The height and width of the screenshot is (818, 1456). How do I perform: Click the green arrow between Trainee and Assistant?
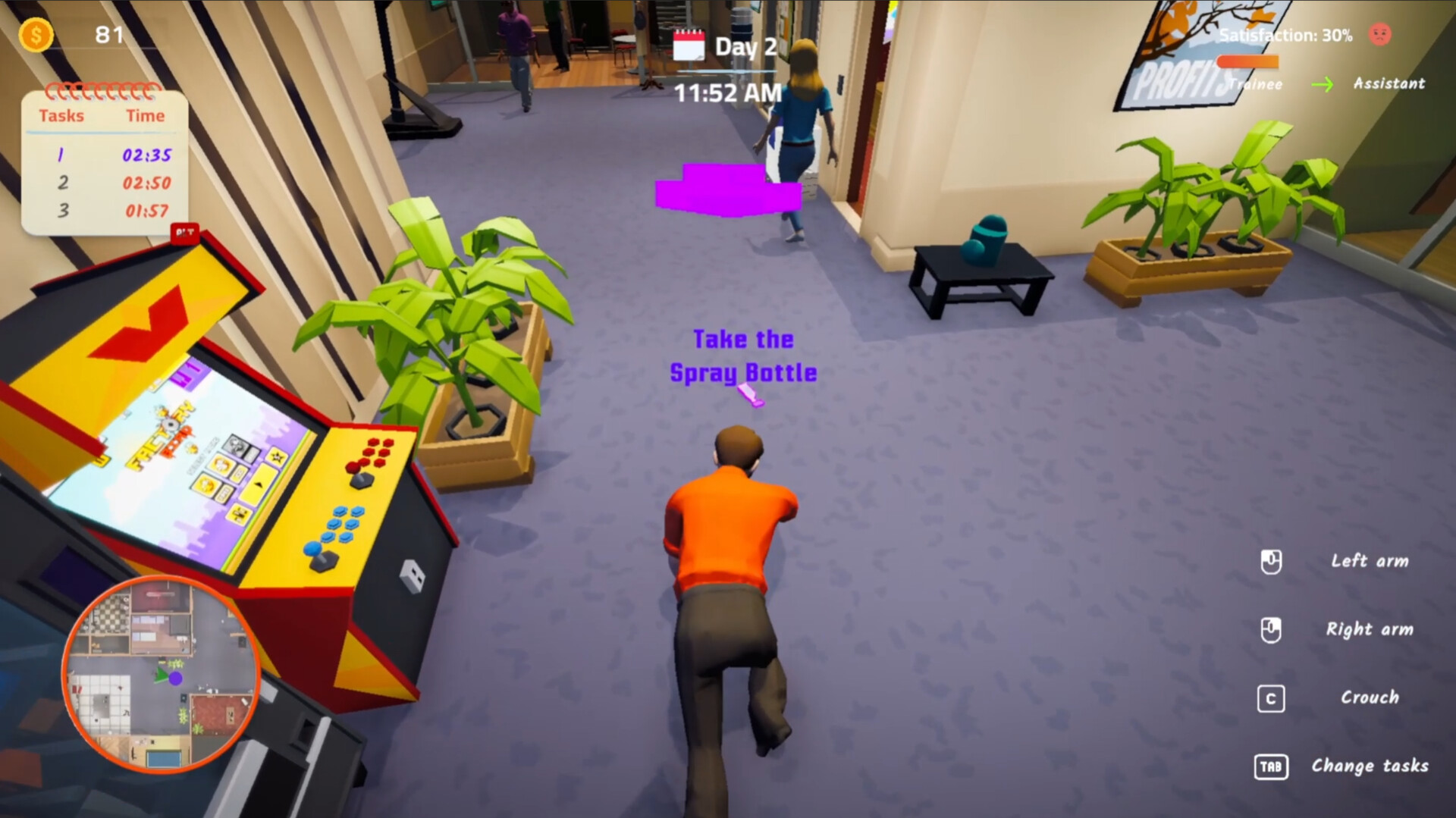coord(1323,85)
